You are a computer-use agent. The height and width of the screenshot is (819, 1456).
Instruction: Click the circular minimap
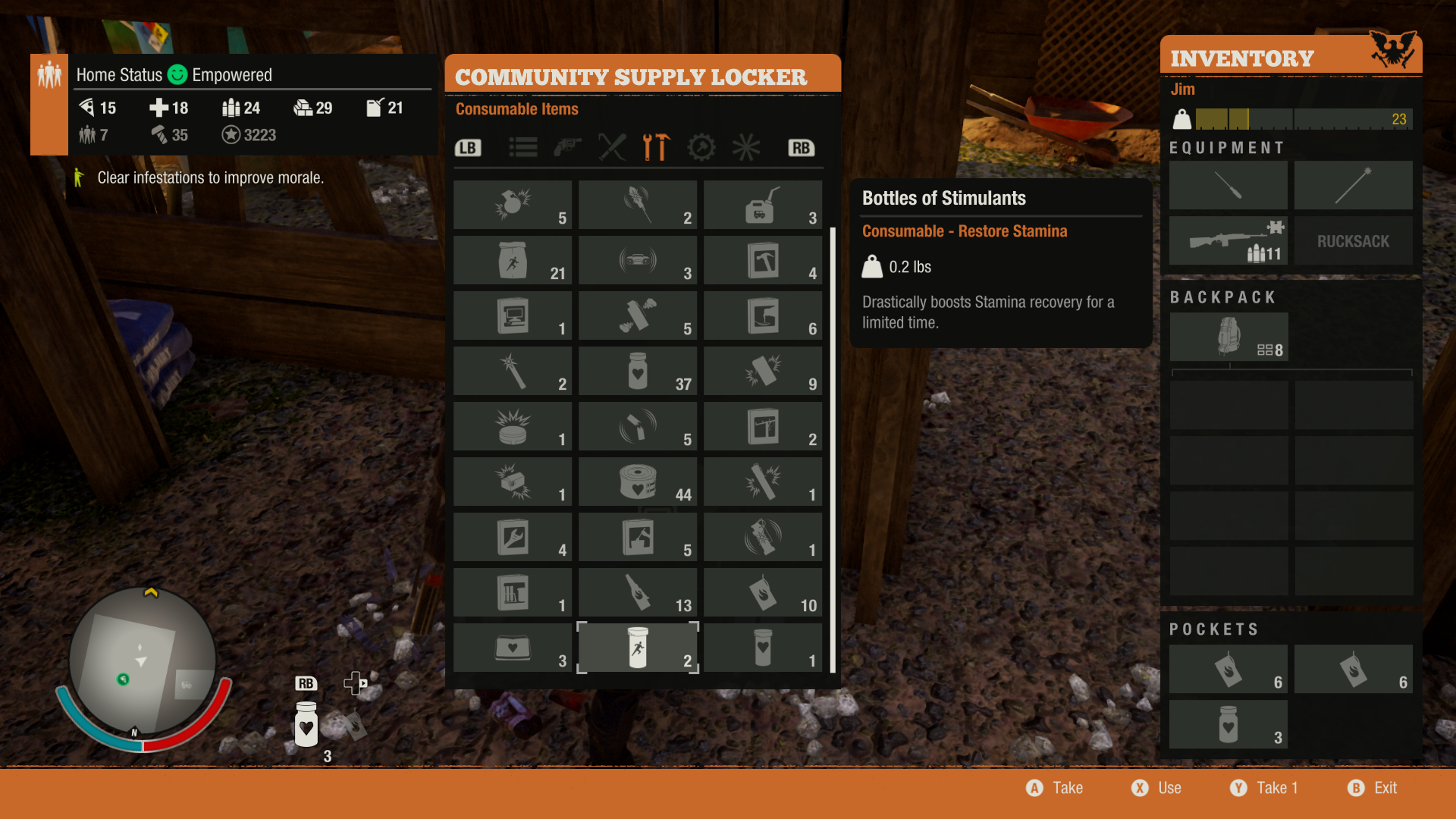[x=143, y=661]
